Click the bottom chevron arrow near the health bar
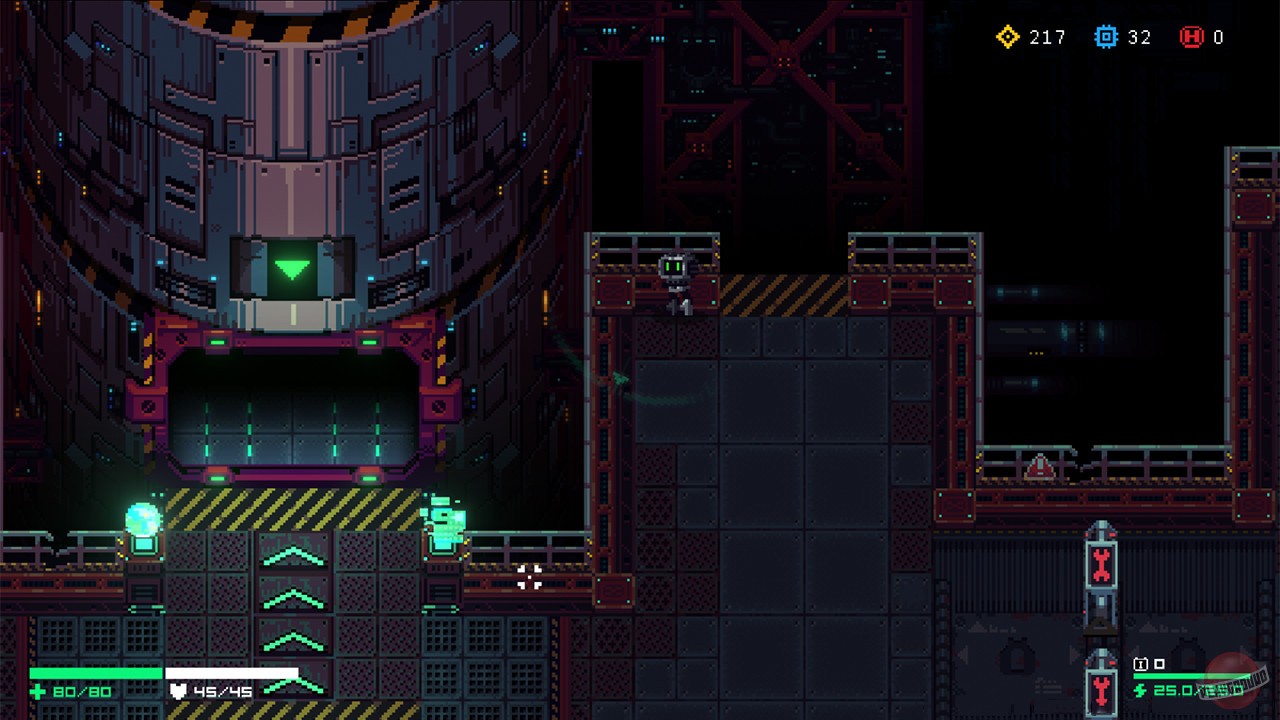 [x=292, y=685]
